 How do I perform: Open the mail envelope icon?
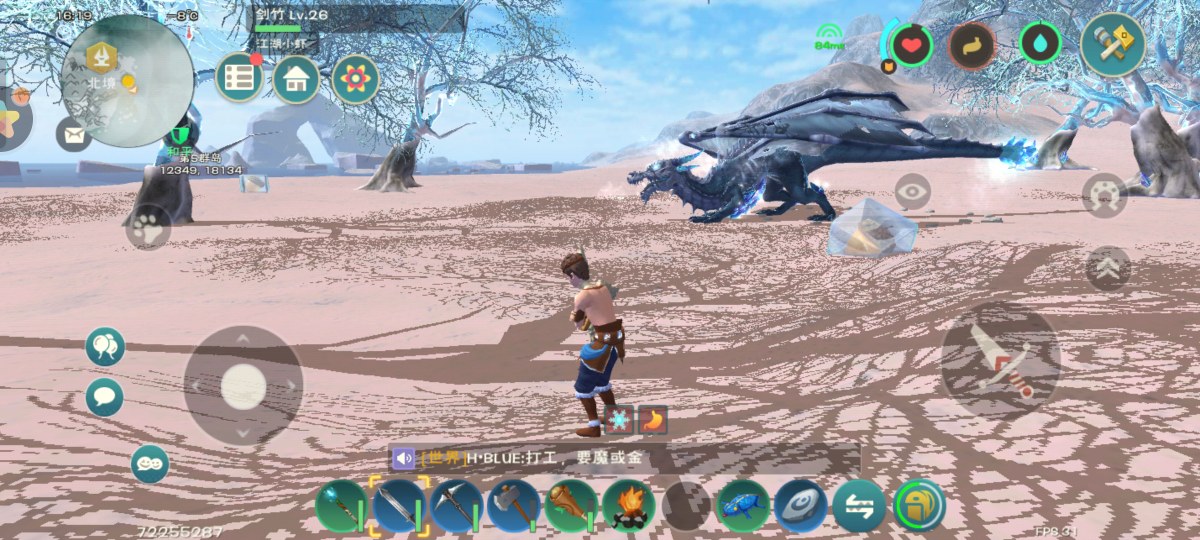[73, 133]
